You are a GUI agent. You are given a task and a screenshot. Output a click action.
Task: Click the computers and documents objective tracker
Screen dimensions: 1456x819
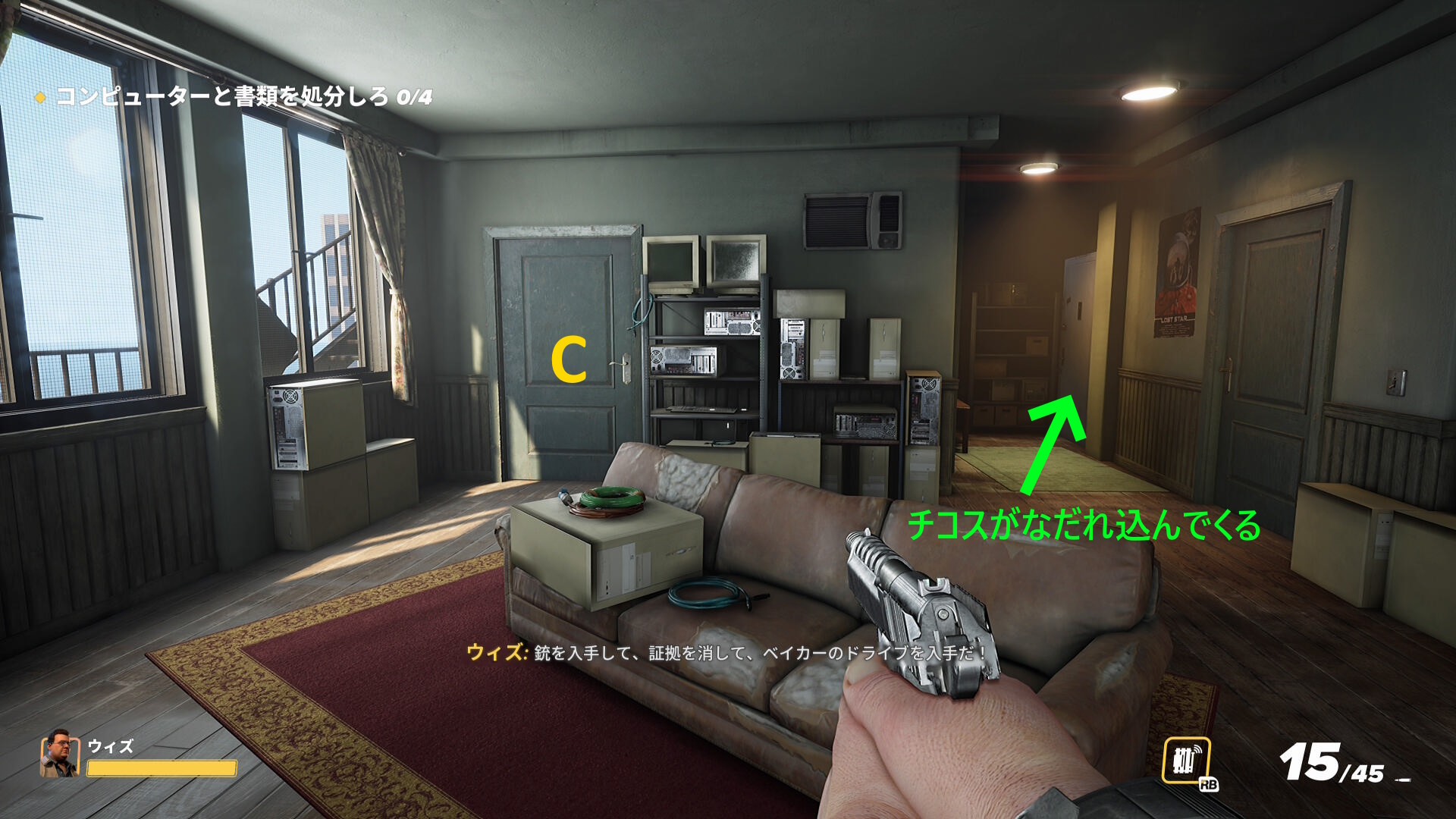click(x=235, y=97)
